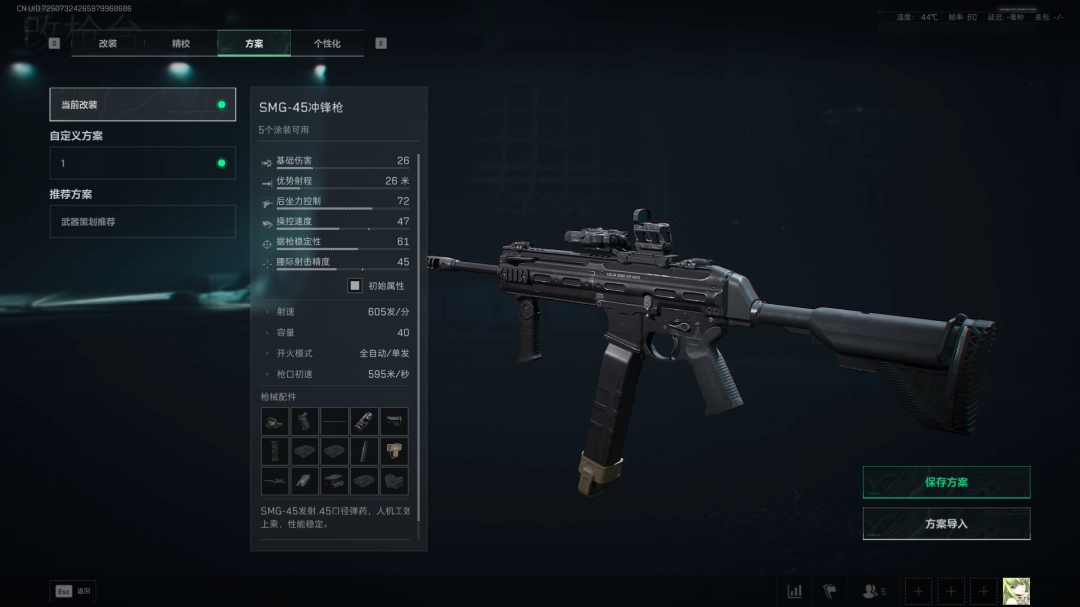The image size is (1080, 607).
Task: Select custom scheme 1
Action: coord(142,163)
